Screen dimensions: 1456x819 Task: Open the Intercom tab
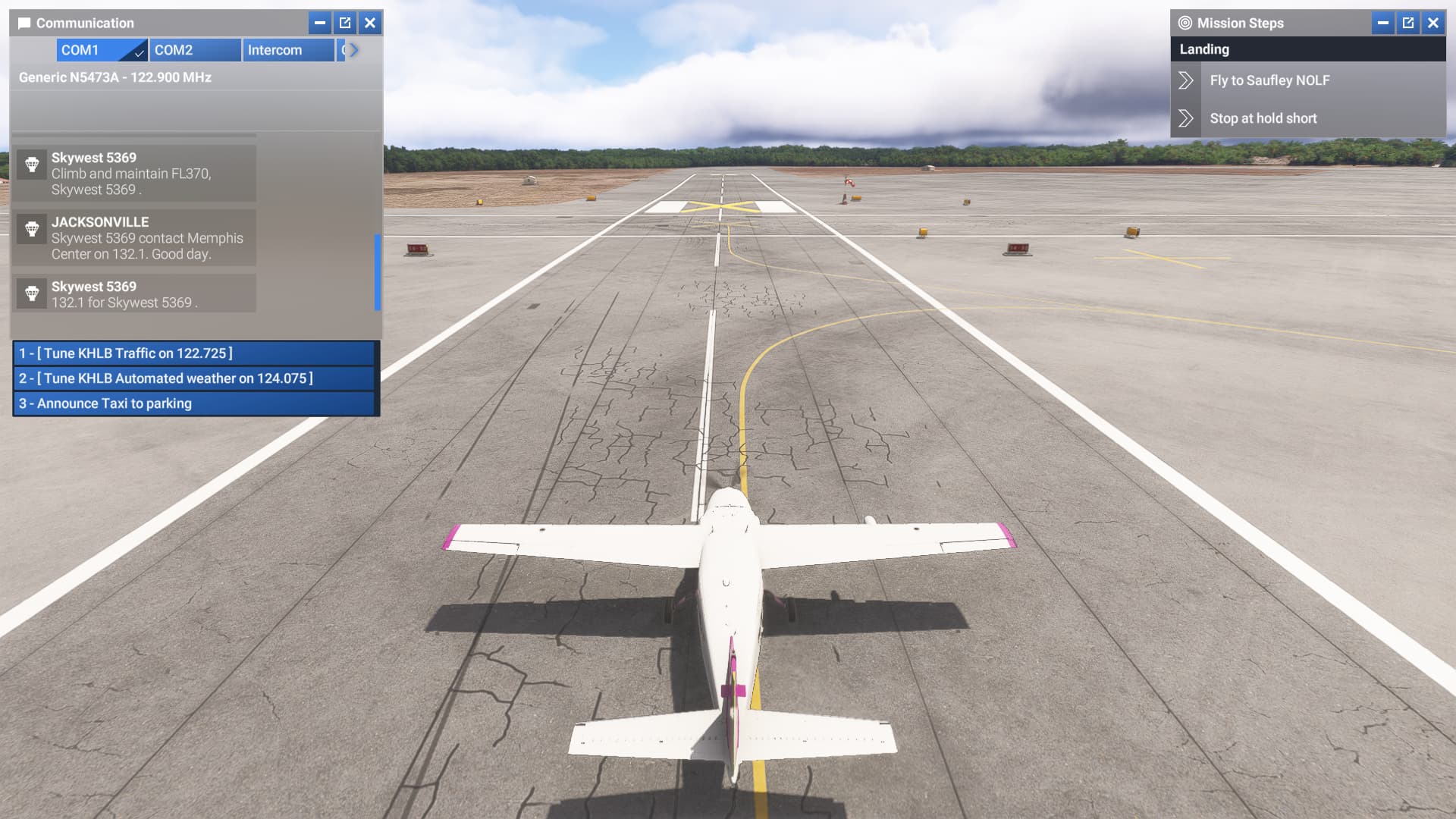[x=287, y=50]
